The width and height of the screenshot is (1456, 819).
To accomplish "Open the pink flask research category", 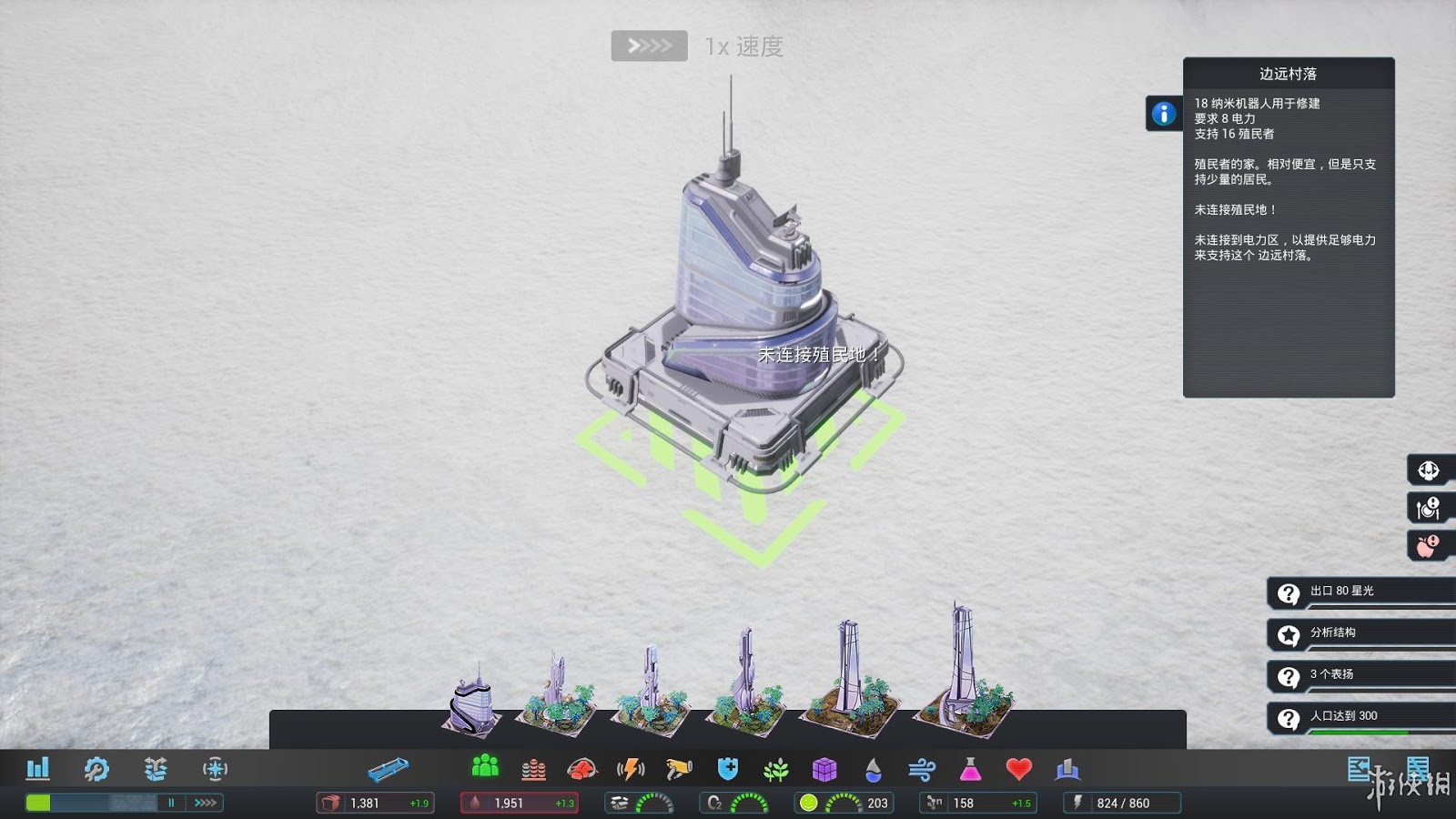I will point(970,770).
